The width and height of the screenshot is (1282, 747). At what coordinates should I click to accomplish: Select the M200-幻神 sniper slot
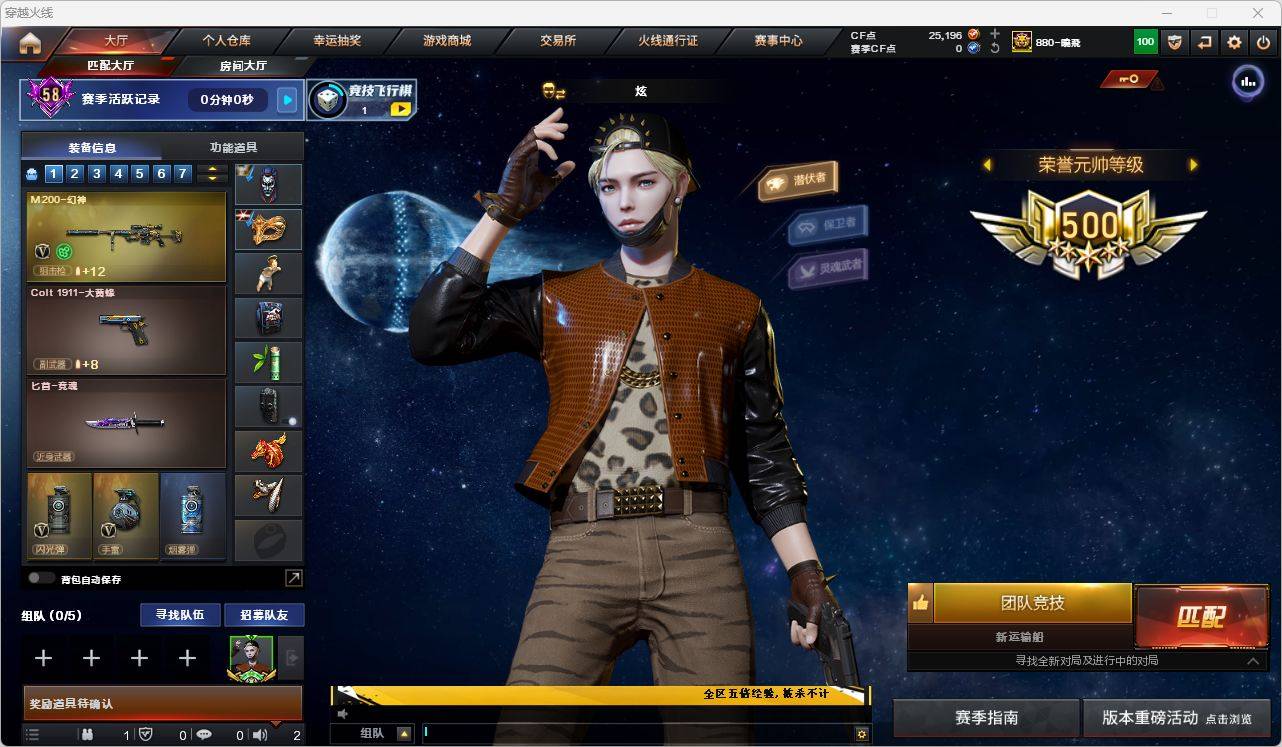126,237
